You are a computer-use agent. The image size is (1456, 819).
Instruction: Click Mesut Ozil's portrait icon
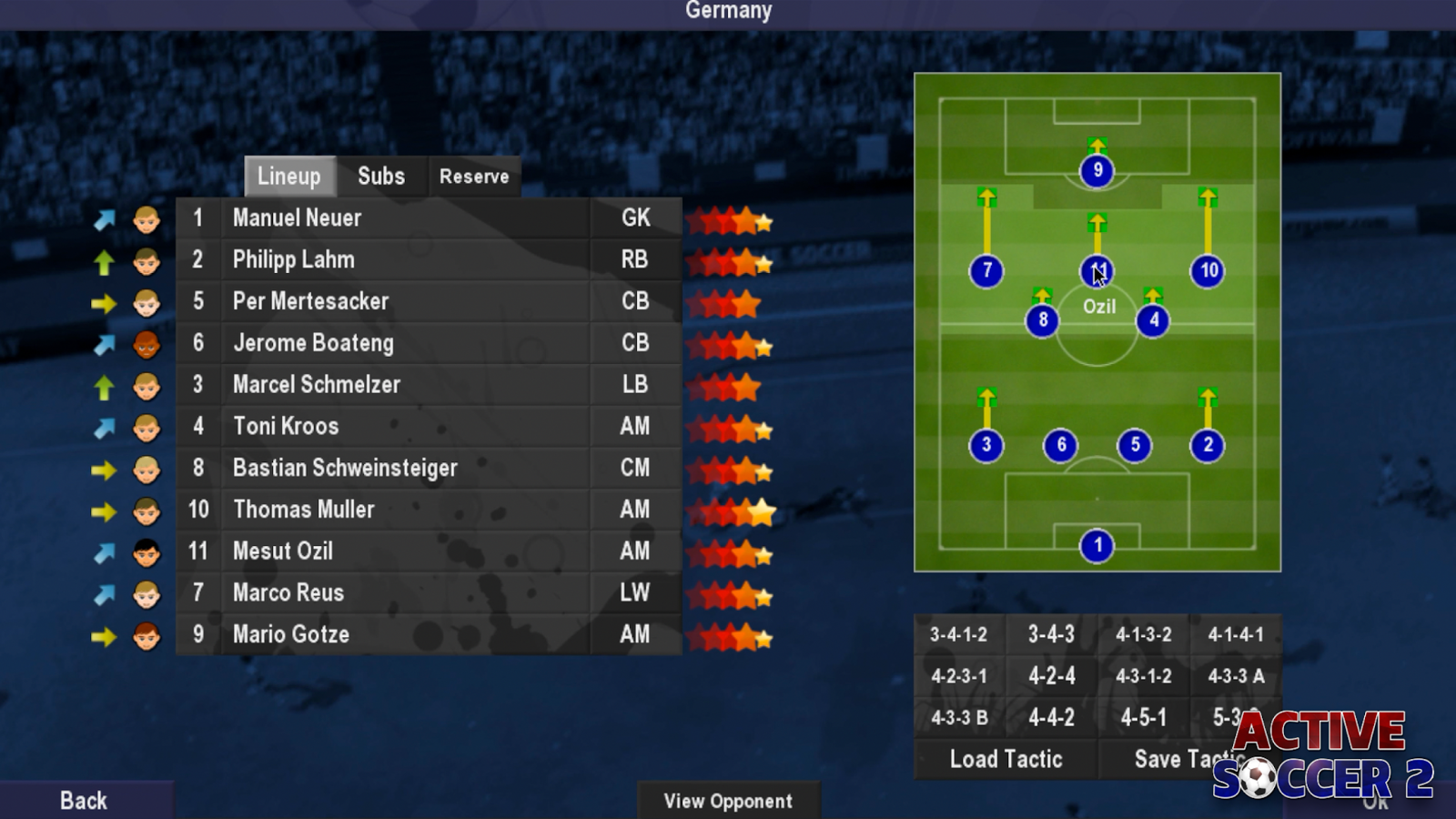[x=146, y=552]
